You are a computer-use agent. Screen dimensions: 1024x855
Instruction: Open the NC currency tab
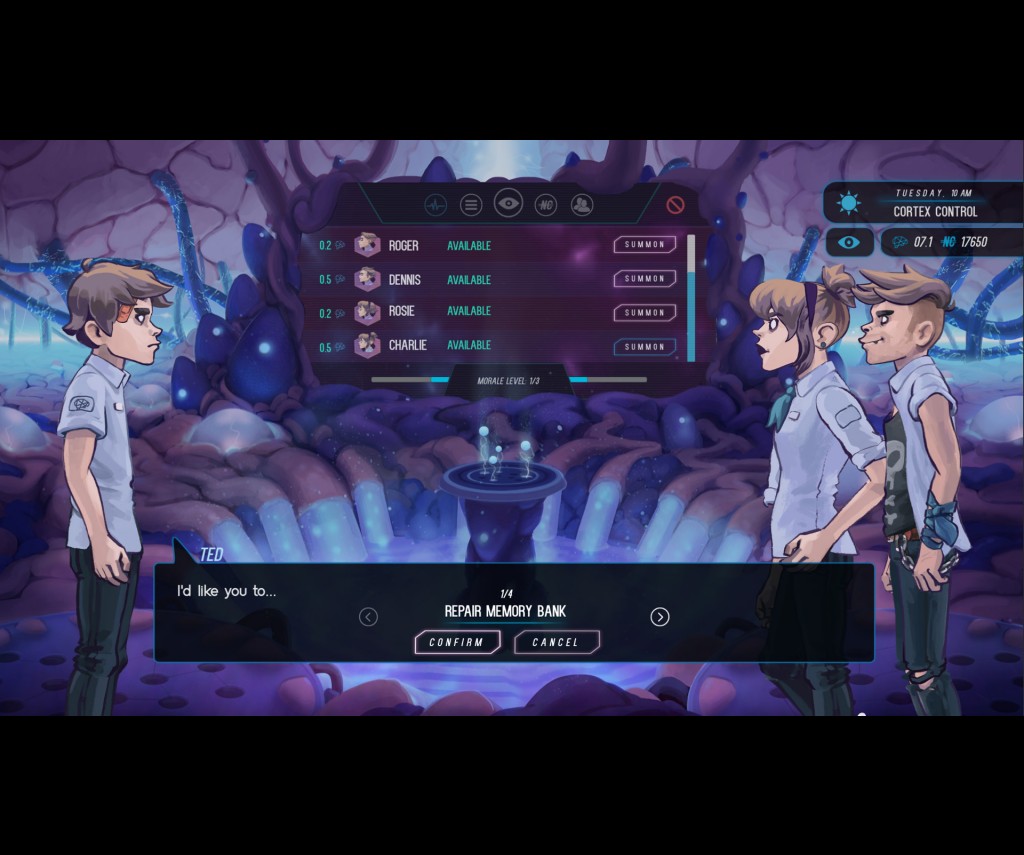545,205
